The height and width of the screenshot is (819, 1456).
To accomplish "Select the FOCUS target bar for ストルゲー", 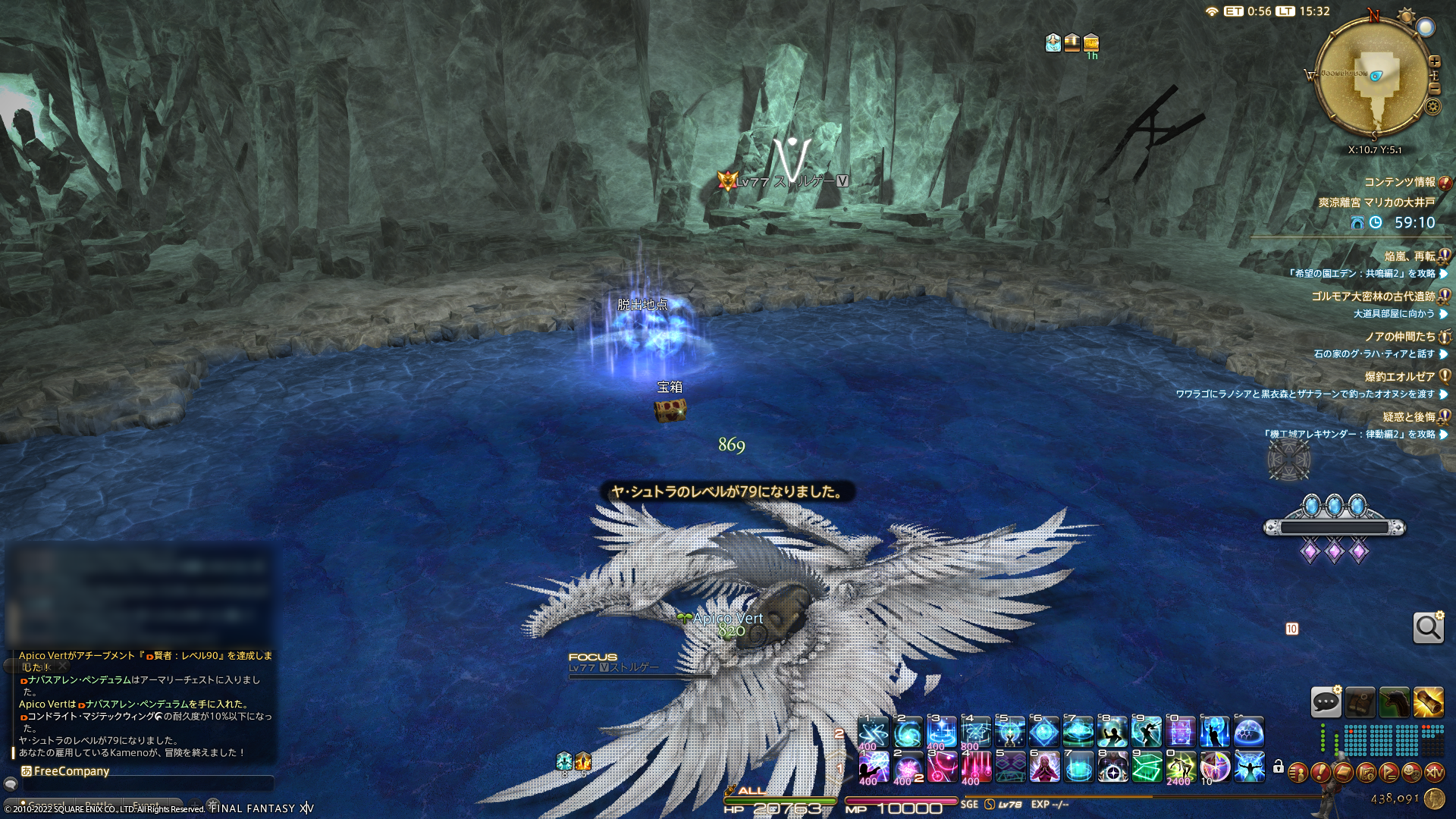I will [x=614, y=667].
